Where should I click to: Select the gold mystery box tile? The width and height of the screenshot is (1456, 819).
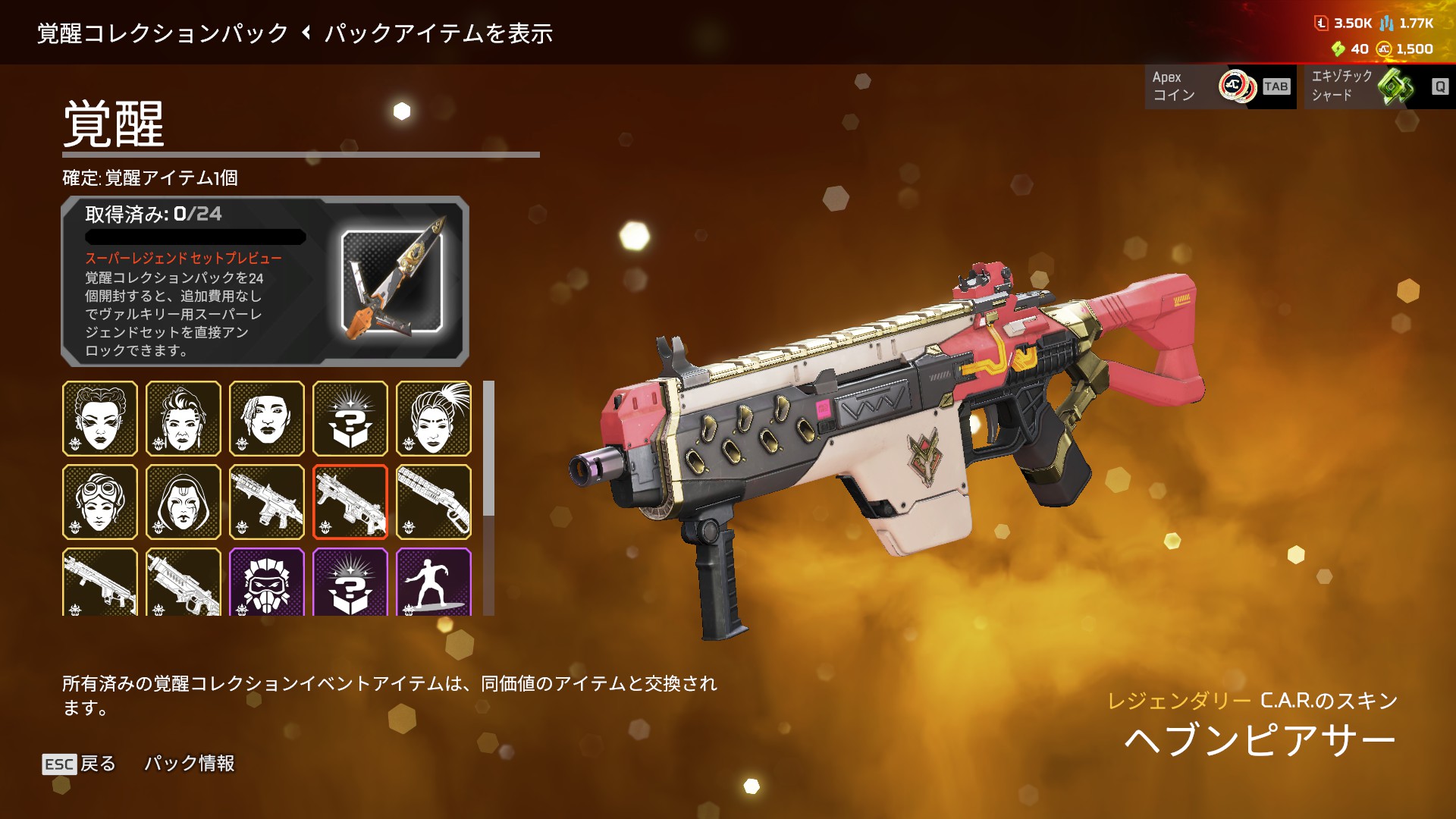pos(350,419)
